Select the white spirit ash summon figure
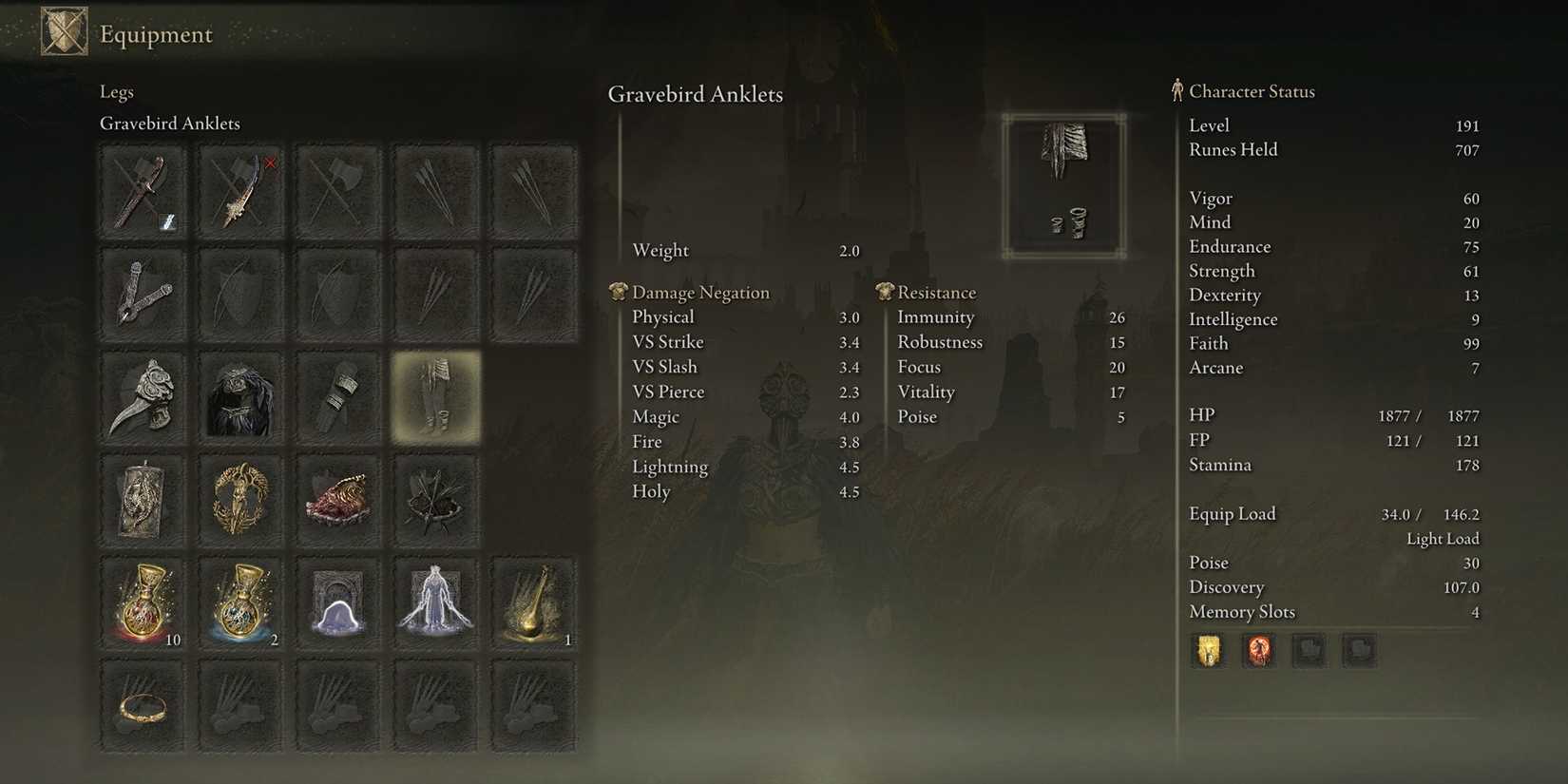Image resolution: width=1568 pixels, height=784 pixels. (x=435, y=601)
